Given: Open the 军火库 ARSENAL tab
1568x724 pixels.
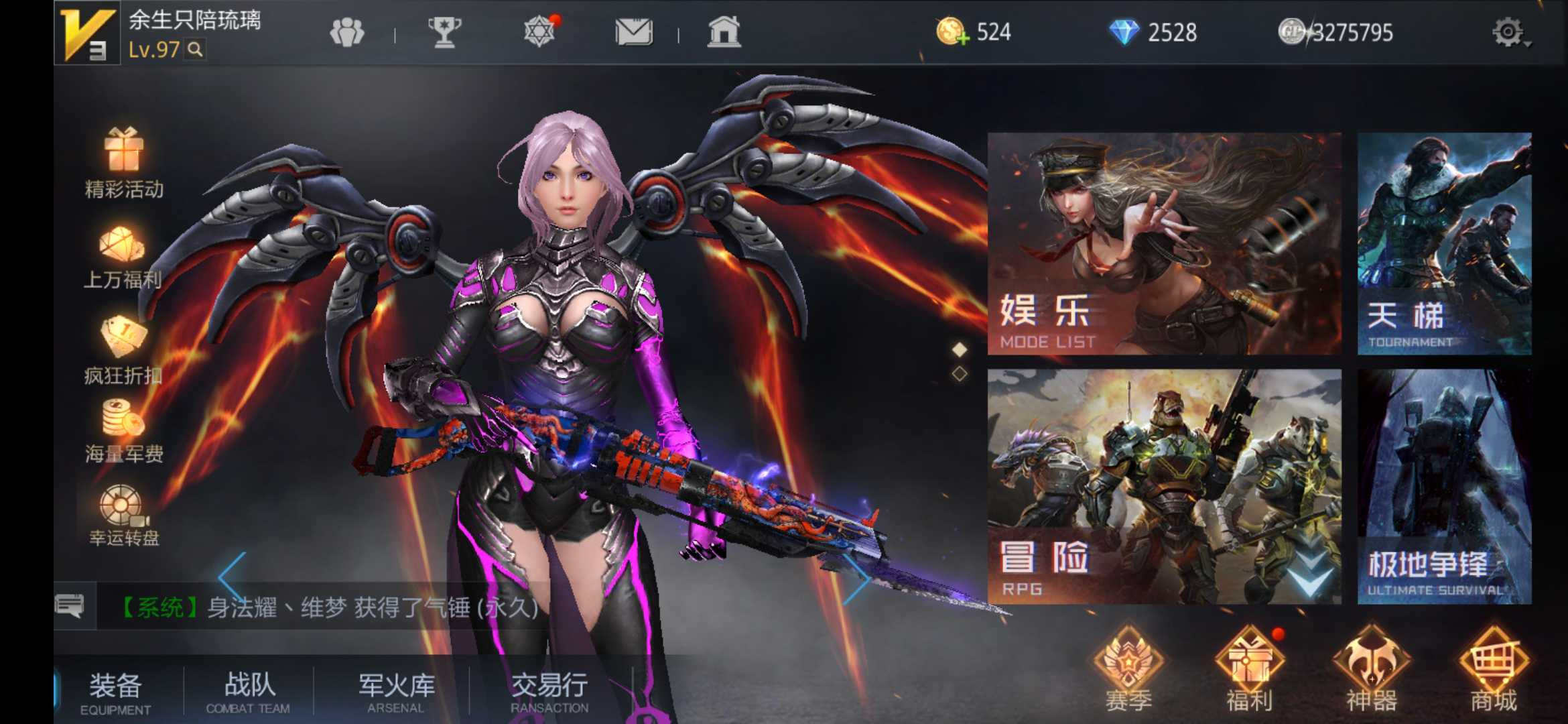Looking at the screenshot, I should click(x=395, y=687).
